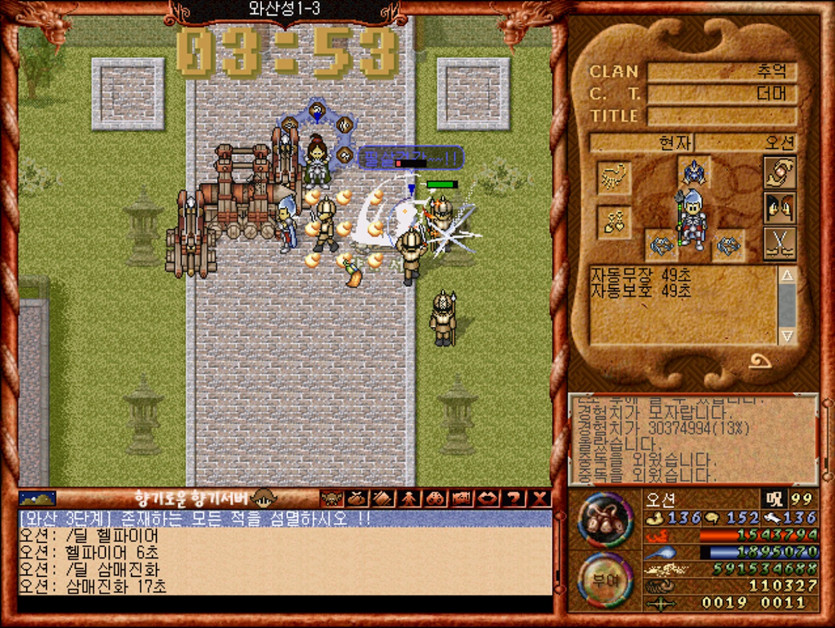
Task: Open help with the question mark button
Action: click(515, 498)
